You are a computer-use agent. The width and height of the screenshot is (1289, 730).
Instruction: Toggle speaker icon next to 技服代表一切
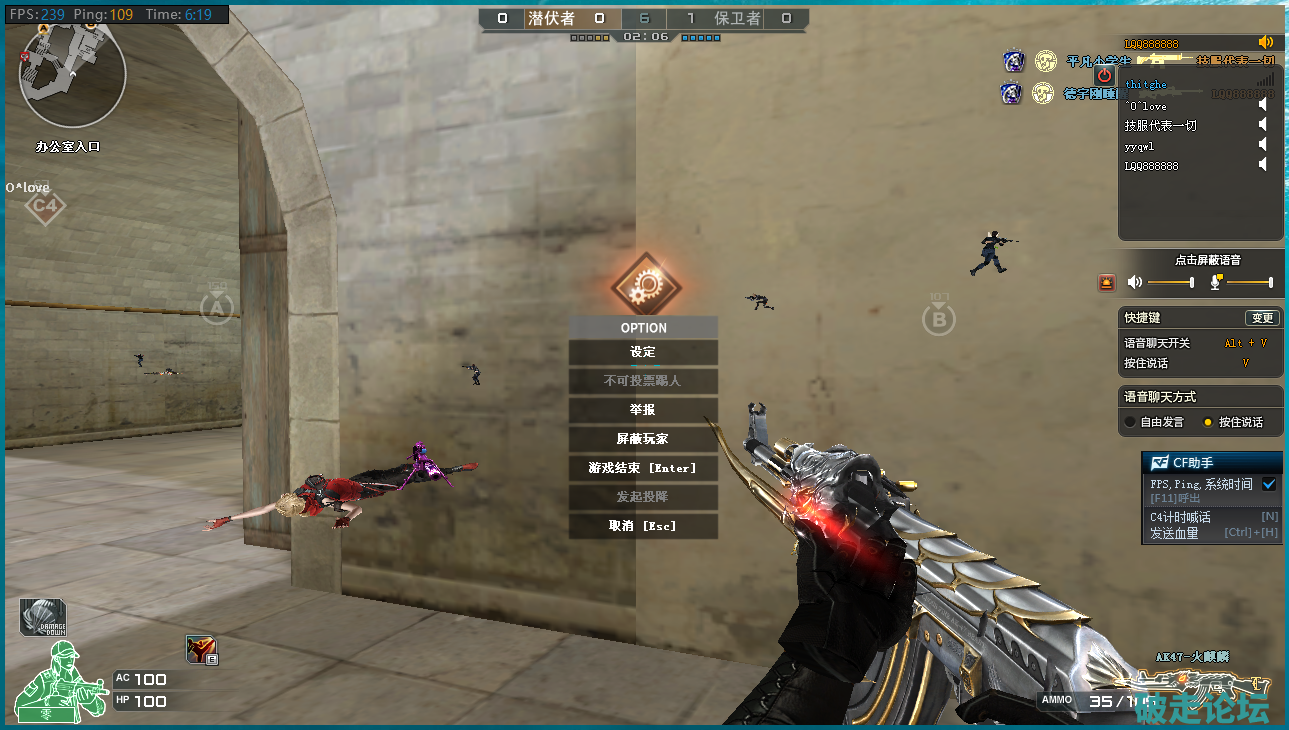(1263, 125)
